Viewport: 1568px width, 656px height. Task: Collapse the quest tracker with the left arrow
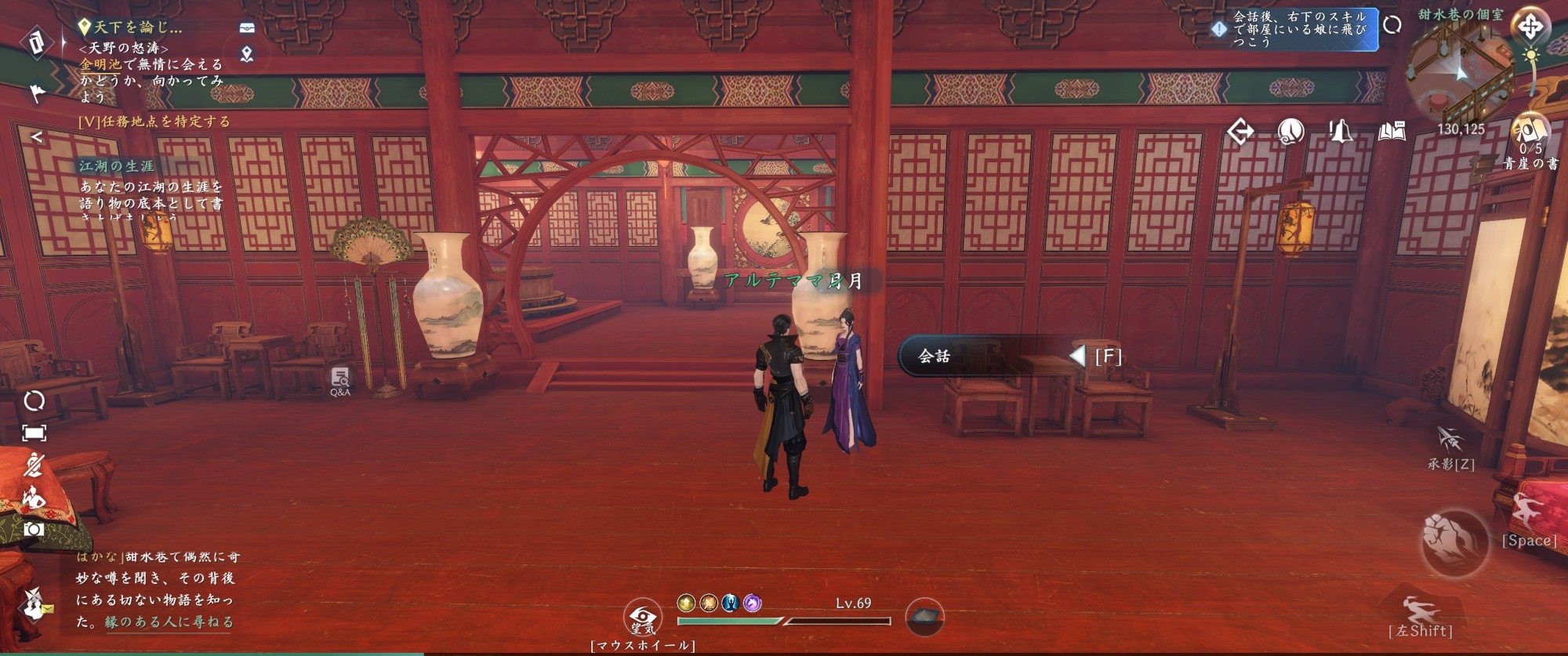36,137
